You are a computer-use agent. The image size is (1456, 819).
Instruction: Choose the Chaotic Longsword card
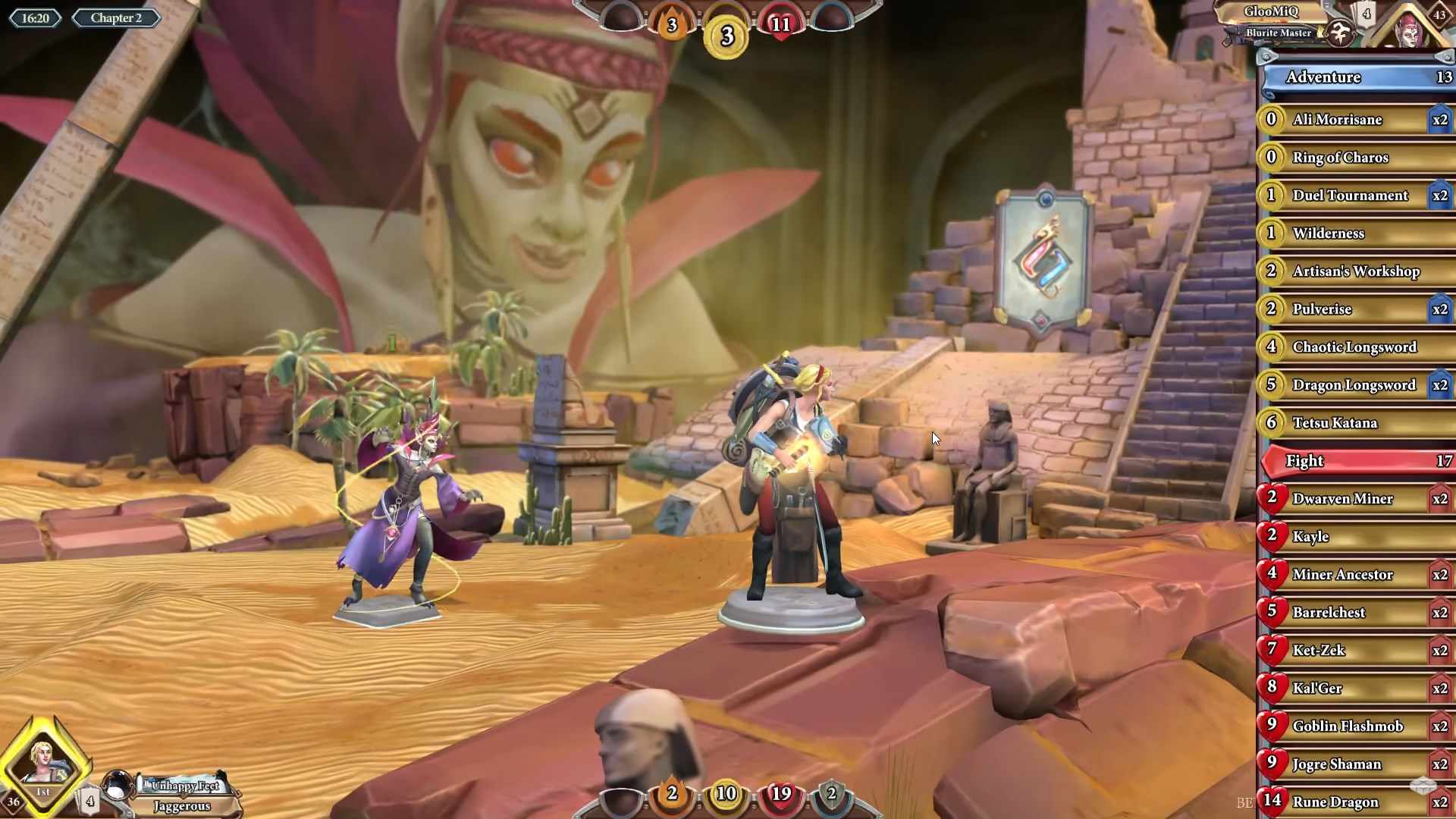pos(1354,347)
